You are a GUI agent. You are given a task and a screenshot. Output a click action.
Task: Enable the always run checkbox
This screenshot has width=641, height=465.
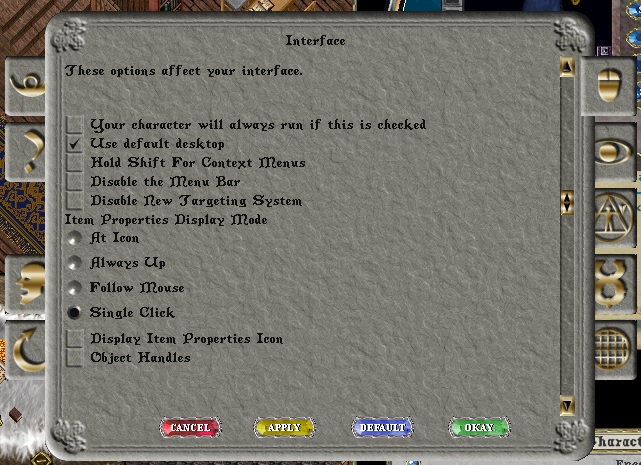75,125
